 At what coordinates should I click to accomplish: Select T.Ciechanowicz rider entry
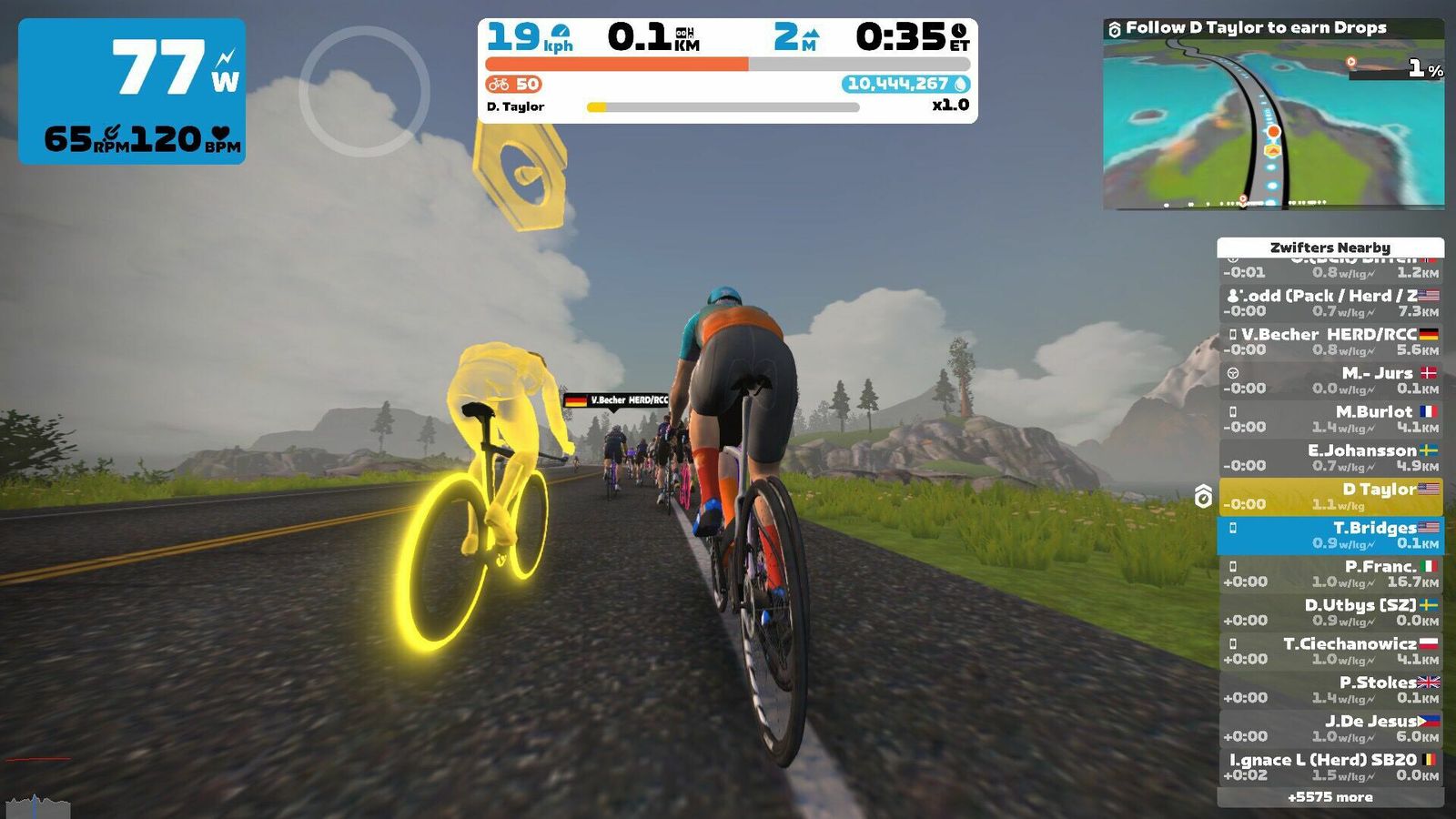coord(1330,652)
